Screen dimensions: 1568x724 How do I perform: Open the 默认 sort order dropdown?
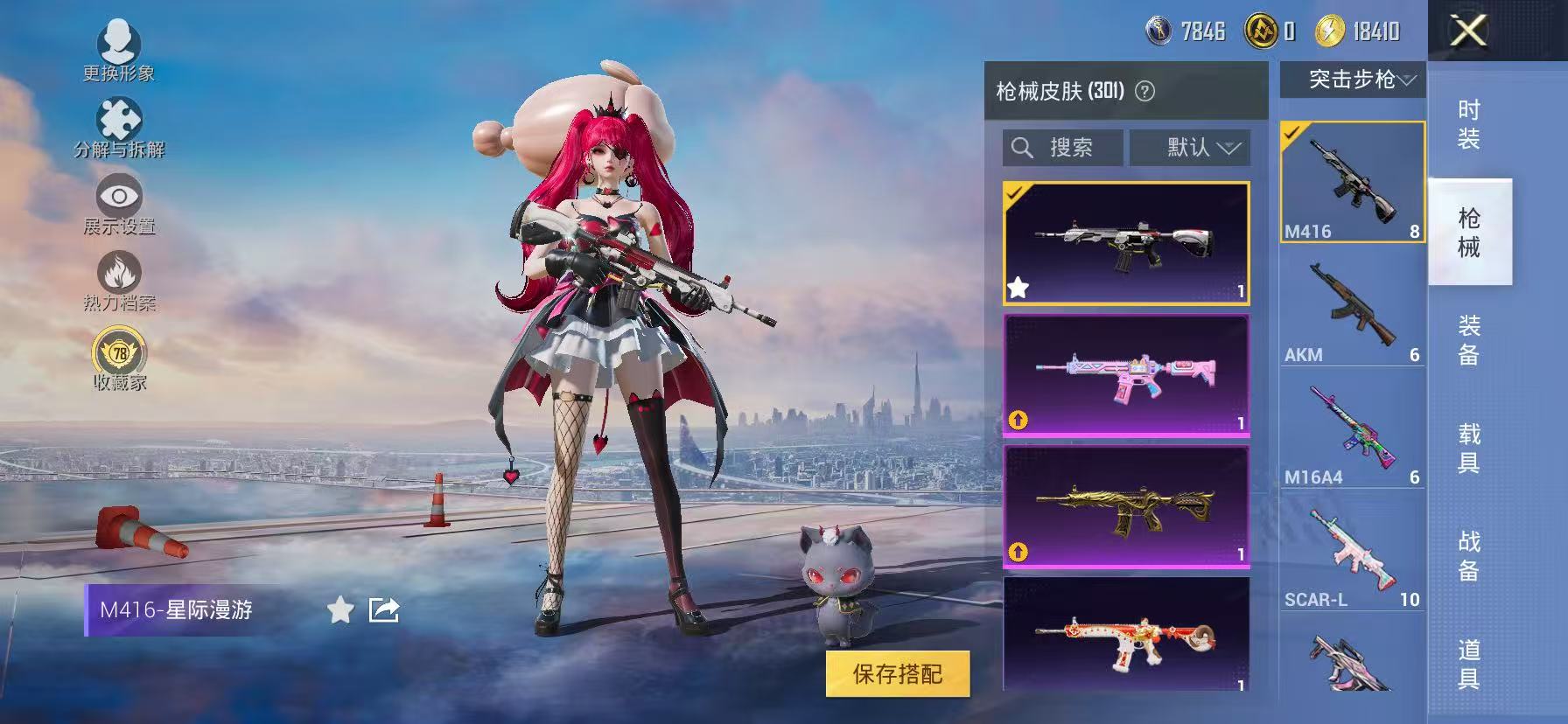(x=1190, y=147)
